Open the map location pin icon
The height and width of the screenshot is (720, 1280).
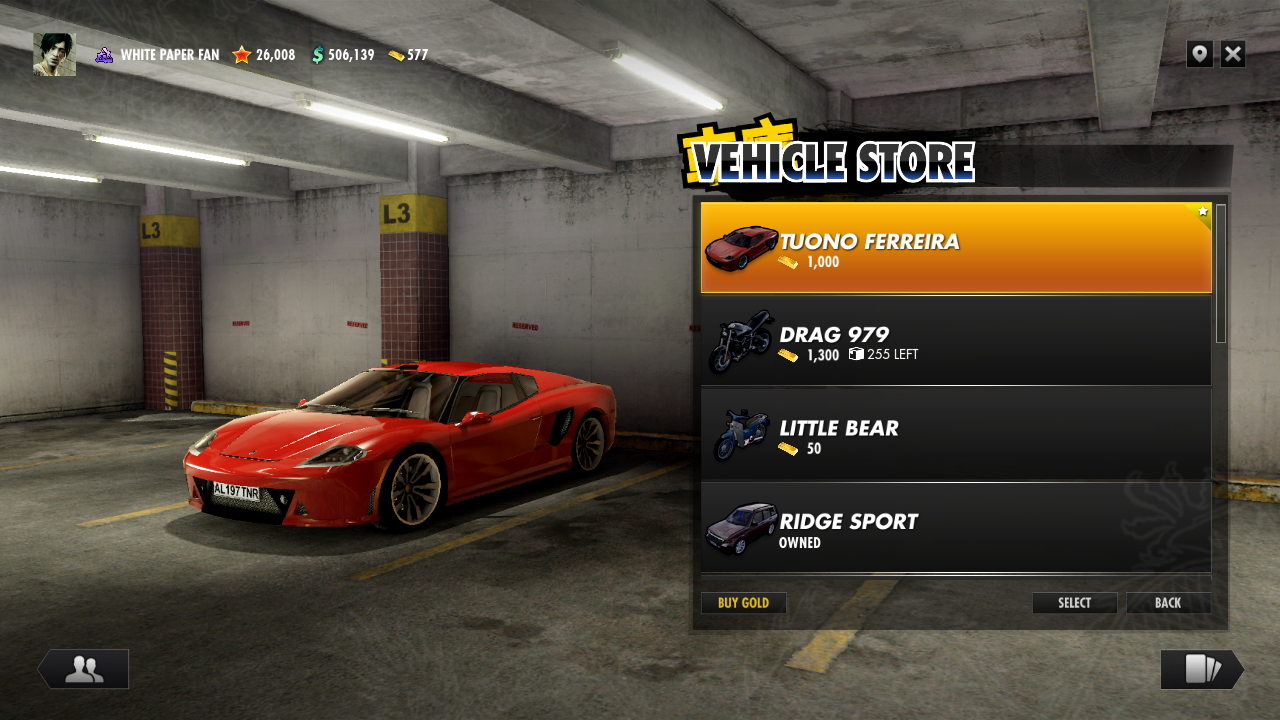click(x=1199, y=54)
